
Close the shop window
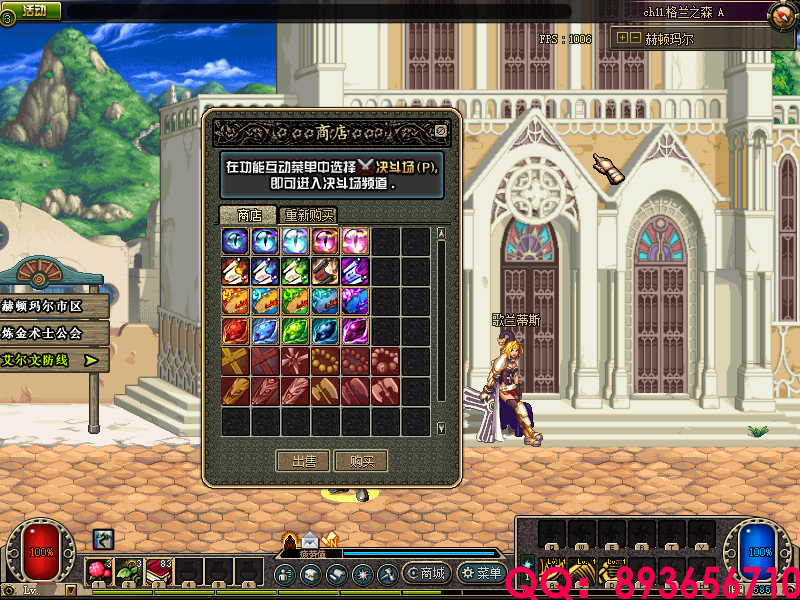click(441, 131)
